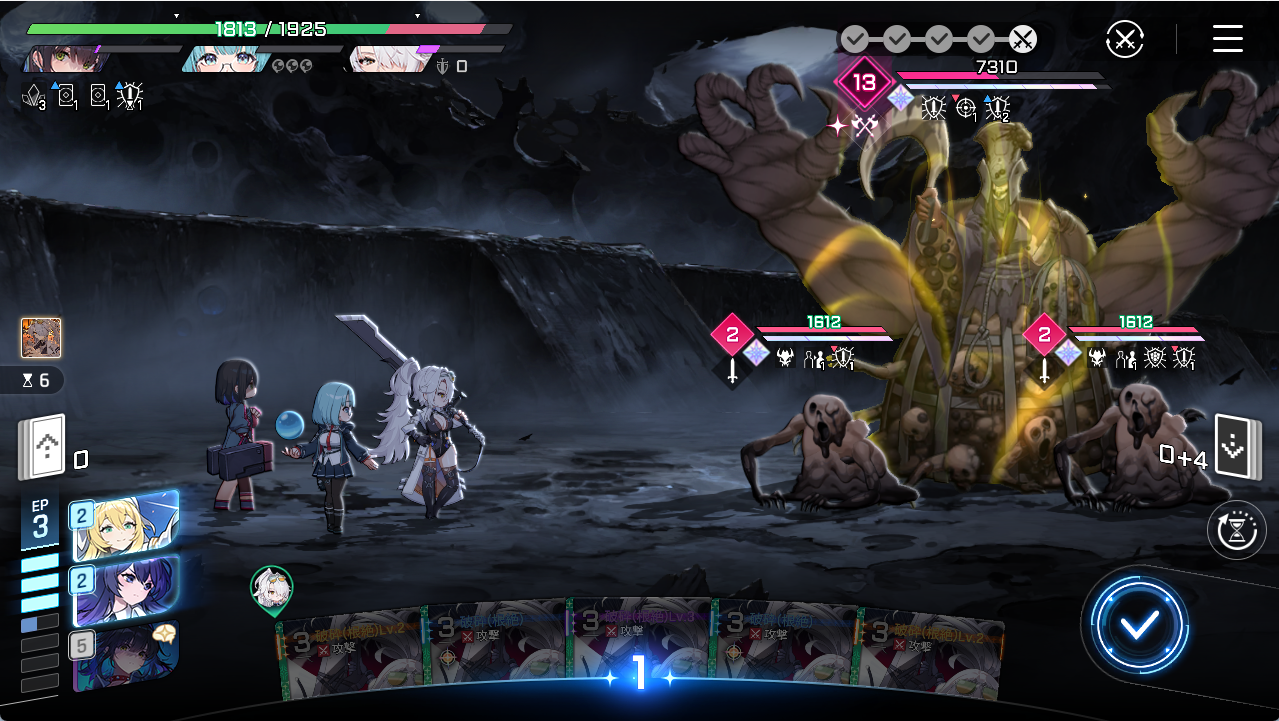Open the hamburger menu
This screenshot has width=1279, height=721.
click(x=1227, y=40)
